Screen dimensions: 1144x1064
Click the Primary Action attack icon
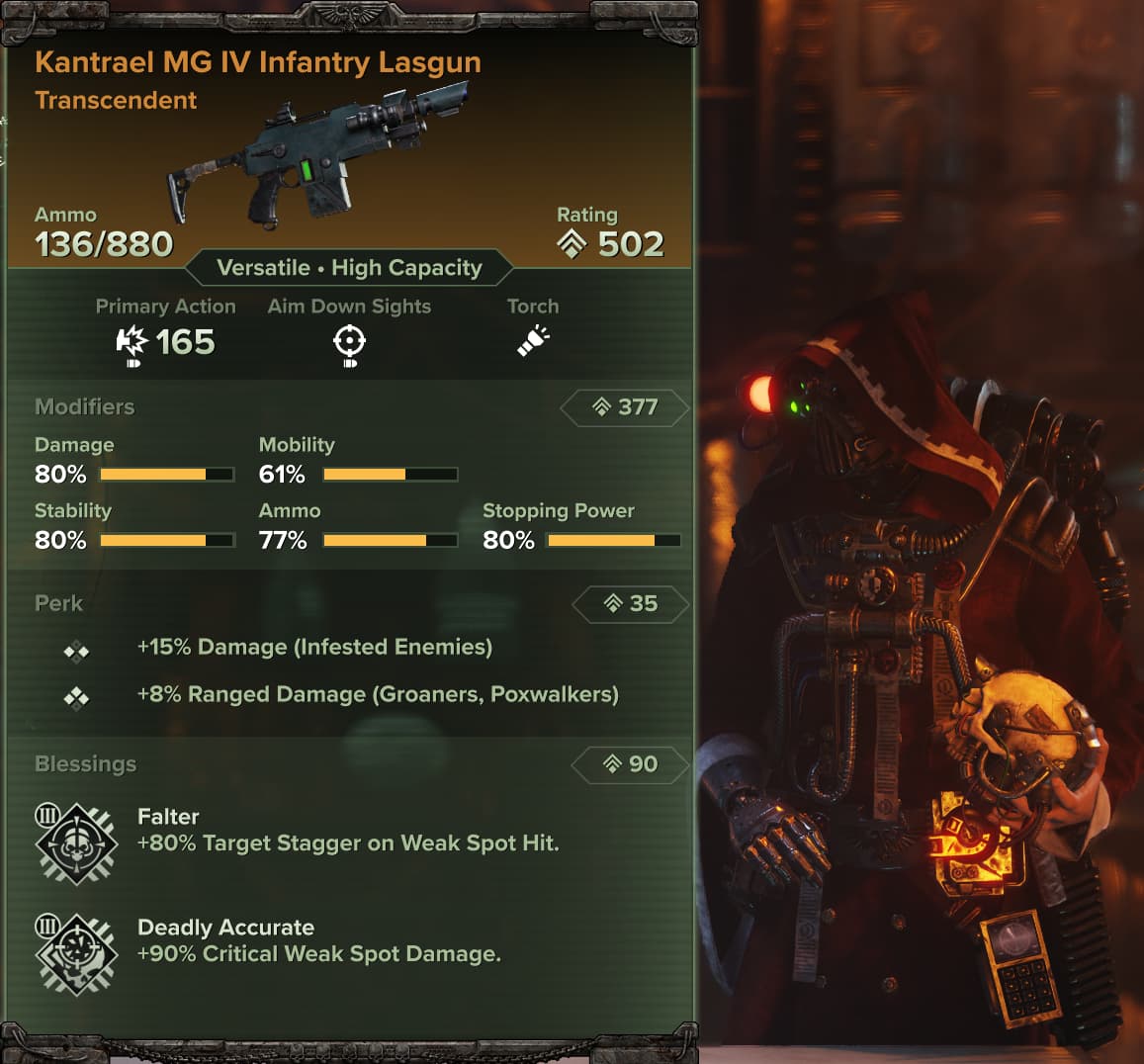pos(132,343)
